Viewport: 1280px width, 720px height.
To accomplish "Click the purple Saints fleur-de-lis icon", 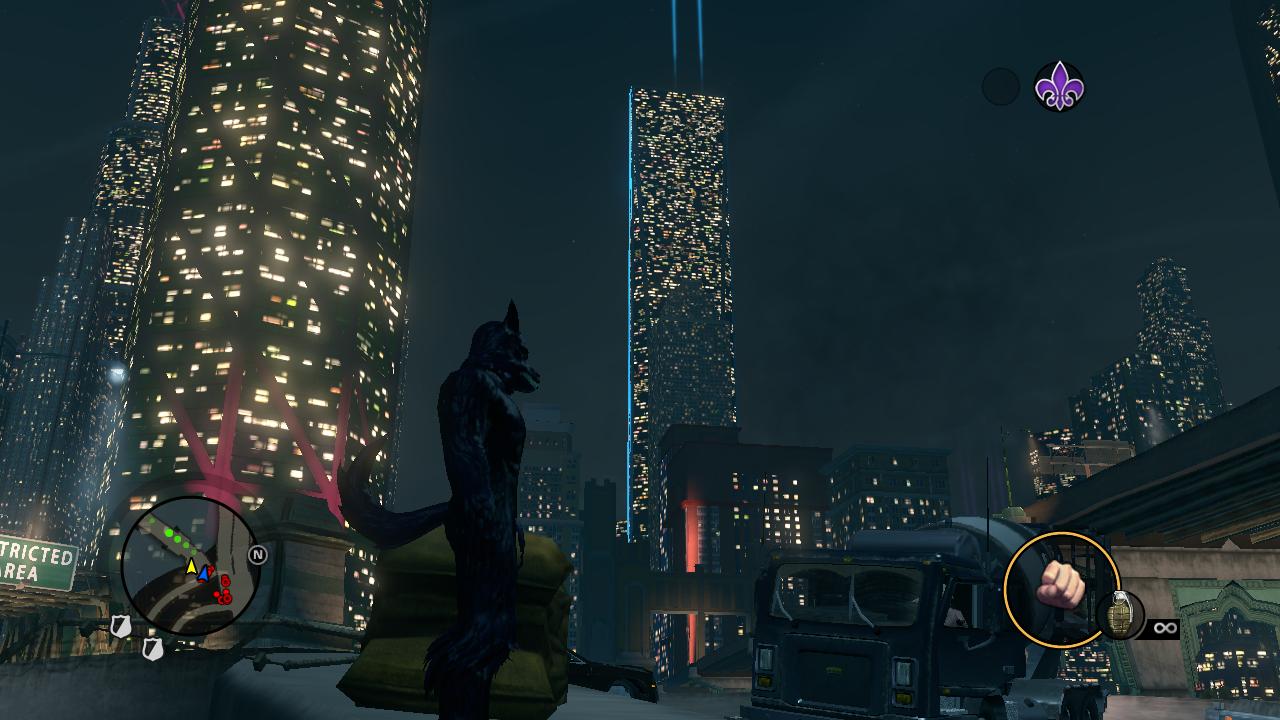I will coord(1059,86).
